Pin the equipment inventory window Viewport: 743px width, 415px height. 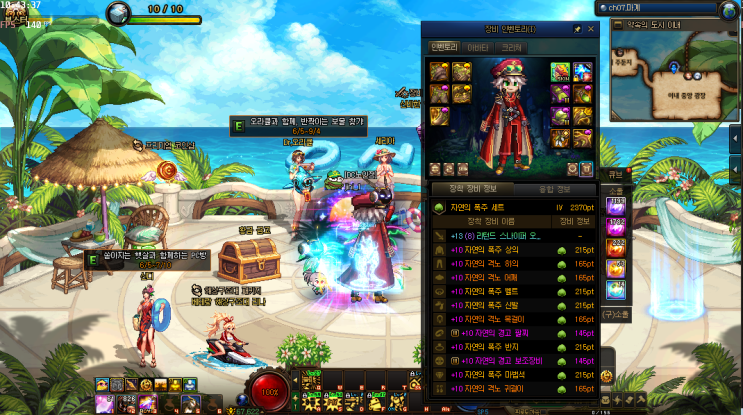point(577,30)
